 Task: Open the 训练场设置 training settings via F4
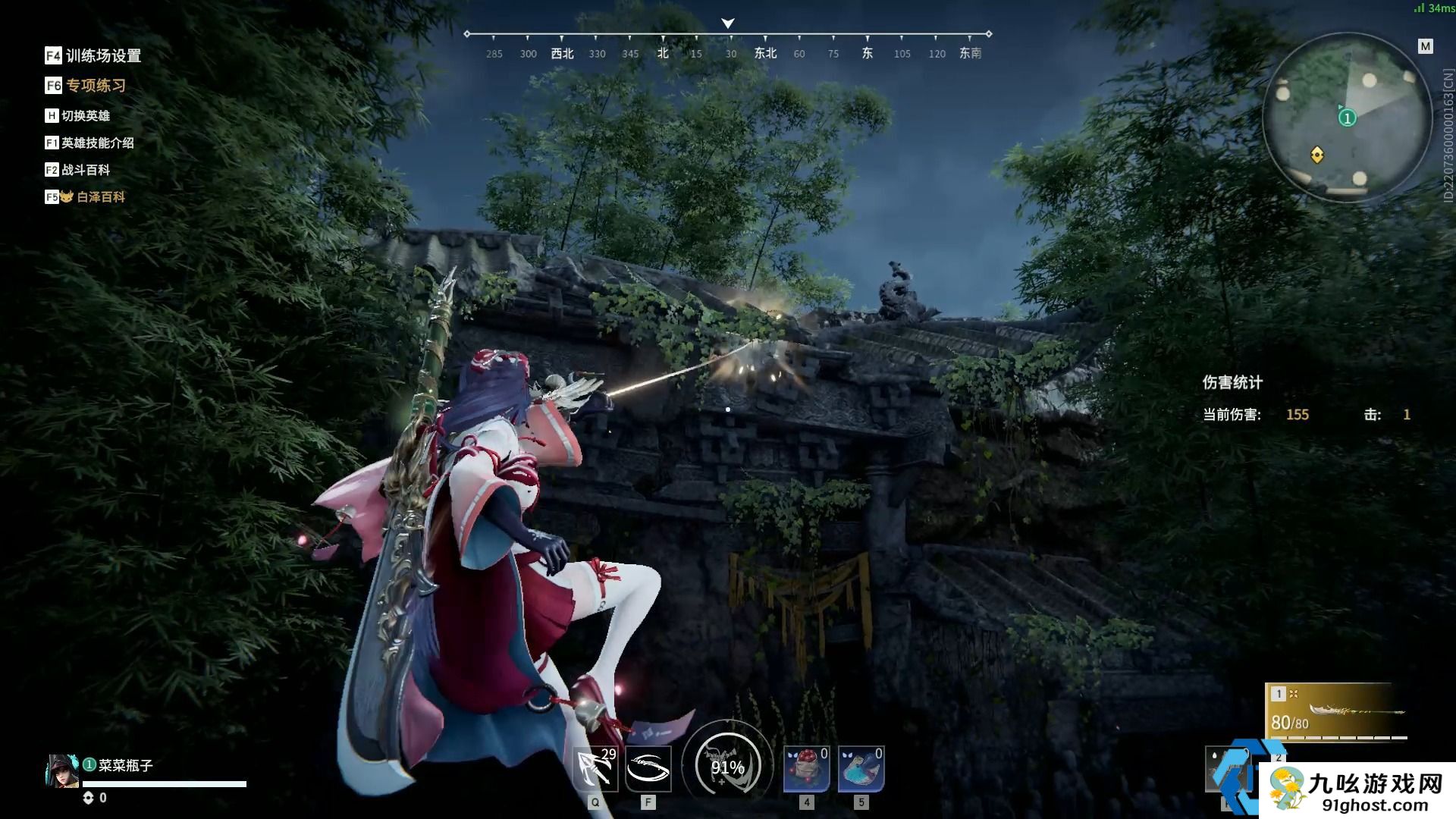pos(102,56)
